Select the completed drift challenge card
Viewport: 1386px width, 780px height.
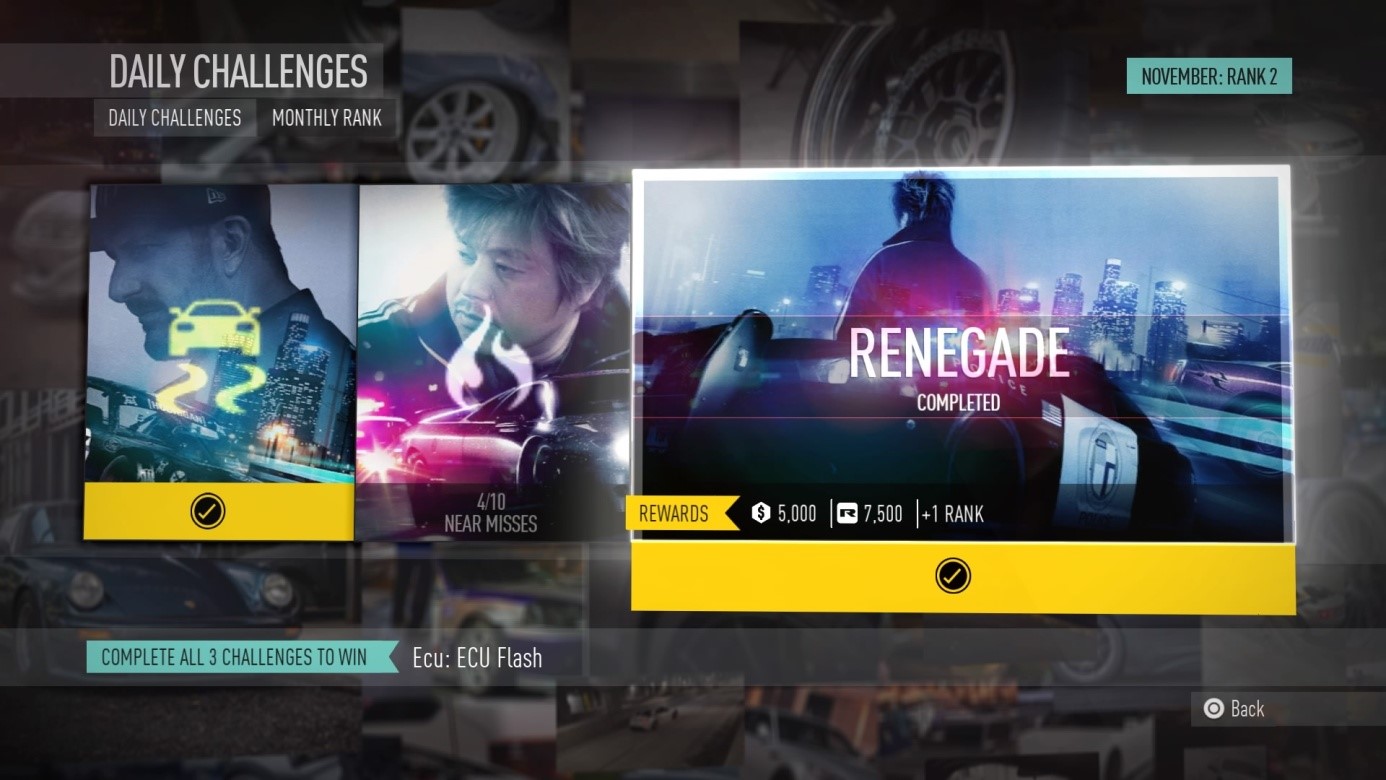click(219, 360)
